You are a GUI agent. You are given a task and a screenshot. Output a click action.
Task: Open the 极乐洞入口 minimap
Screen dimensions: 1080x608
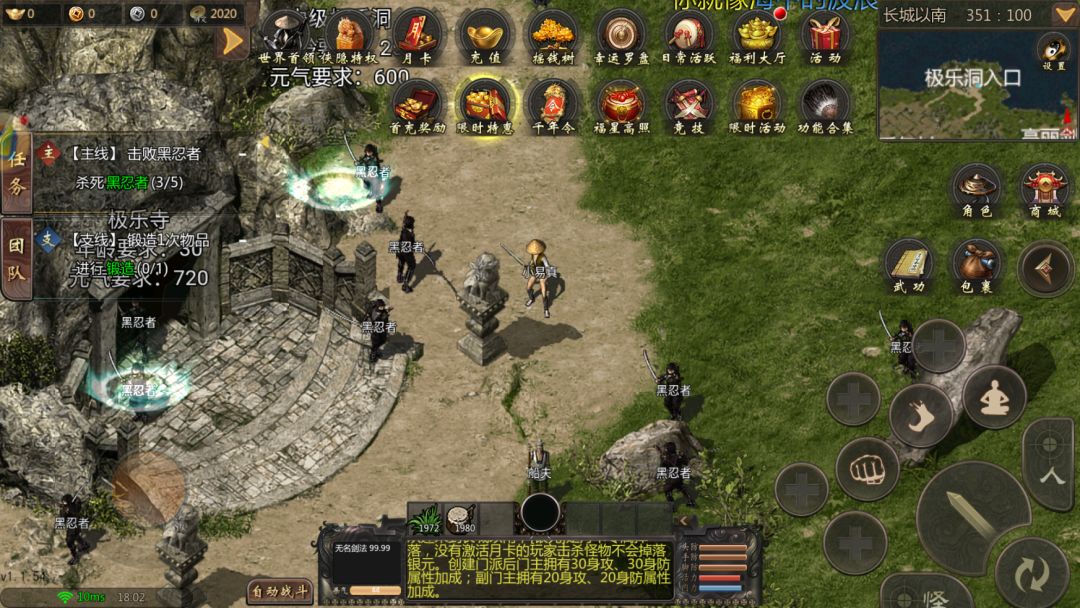click(x=975, y=85)
